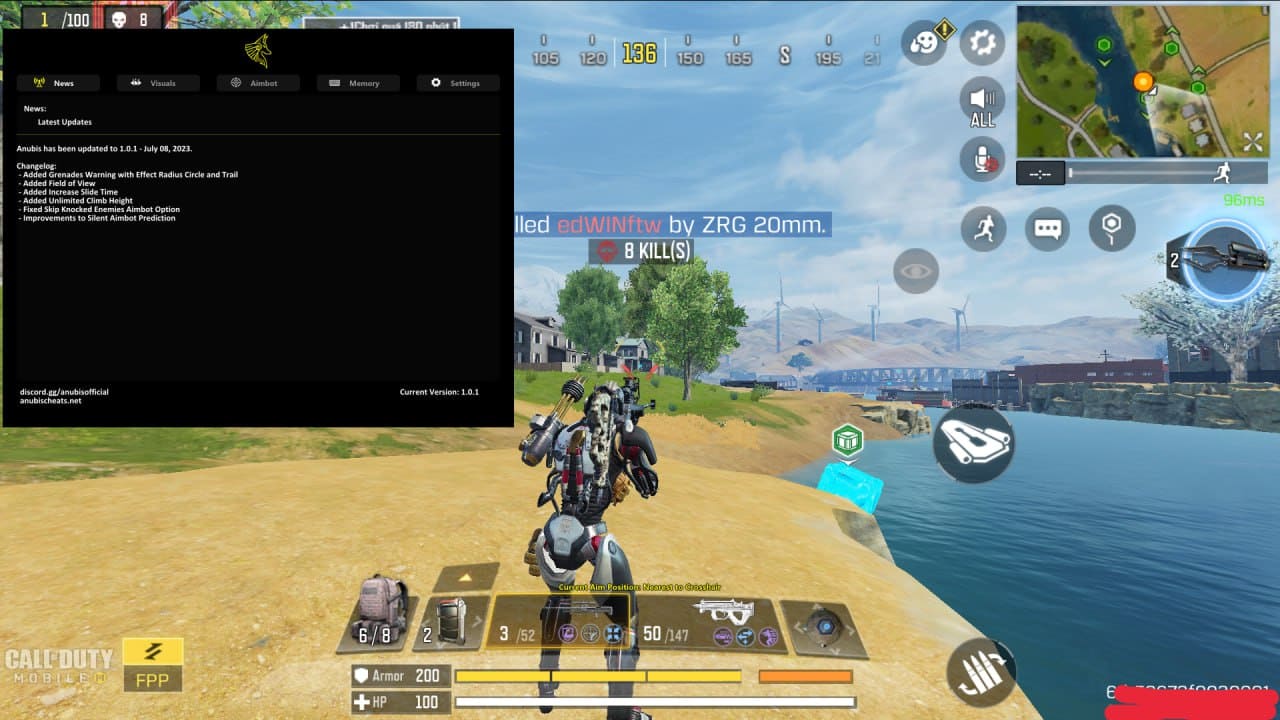Open the in-game settings gear icon
The height and width of the screenshot is (720, 1280).
[981, 41]
